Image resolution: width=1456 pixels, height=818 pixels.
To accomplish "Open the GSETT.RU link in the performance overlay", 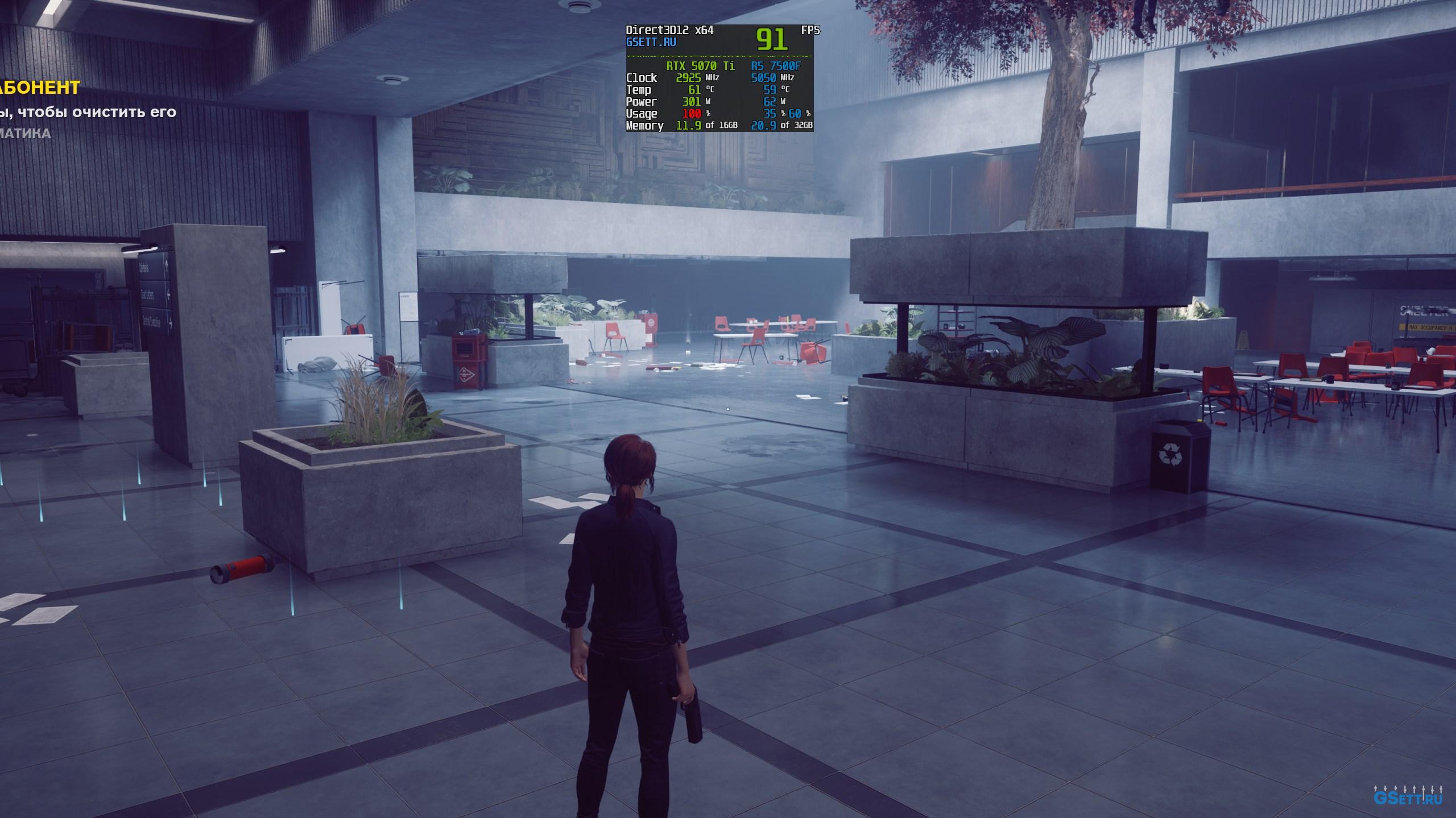I will [651, 42].
